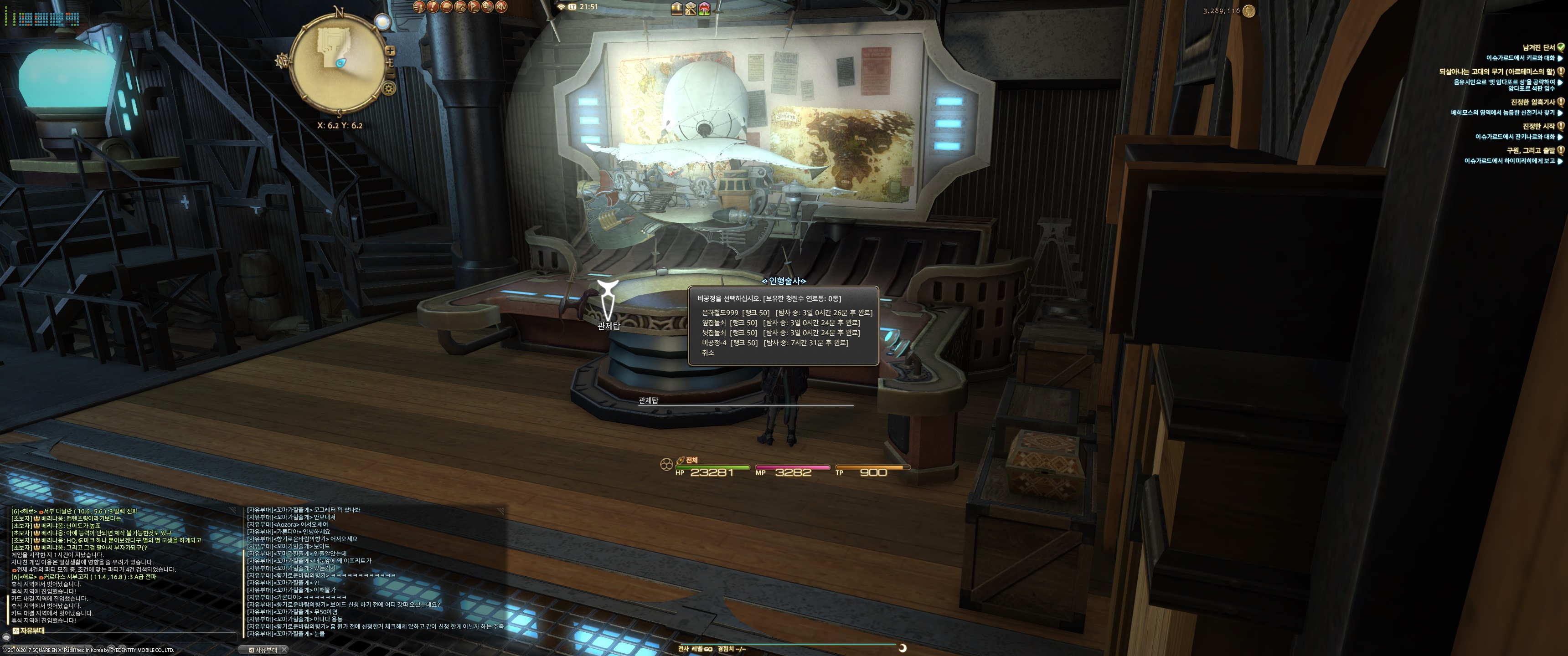Open the 남겨진 단서 quest tracker entry
Image resolution: width=1568 pixels, height=656 pixels.
click(1538, 47)
